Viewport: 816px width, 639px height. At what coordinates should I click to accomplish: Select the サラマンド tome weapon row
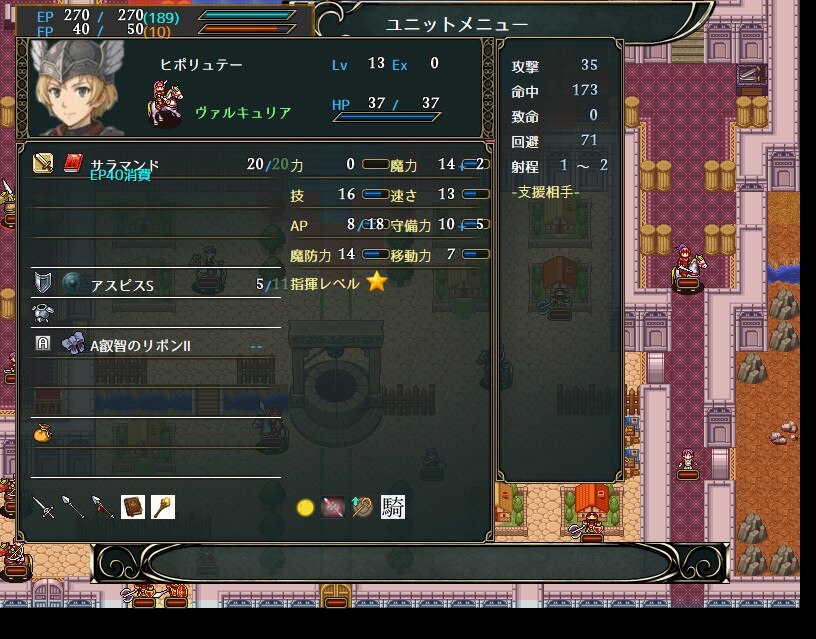click(155, 164)
